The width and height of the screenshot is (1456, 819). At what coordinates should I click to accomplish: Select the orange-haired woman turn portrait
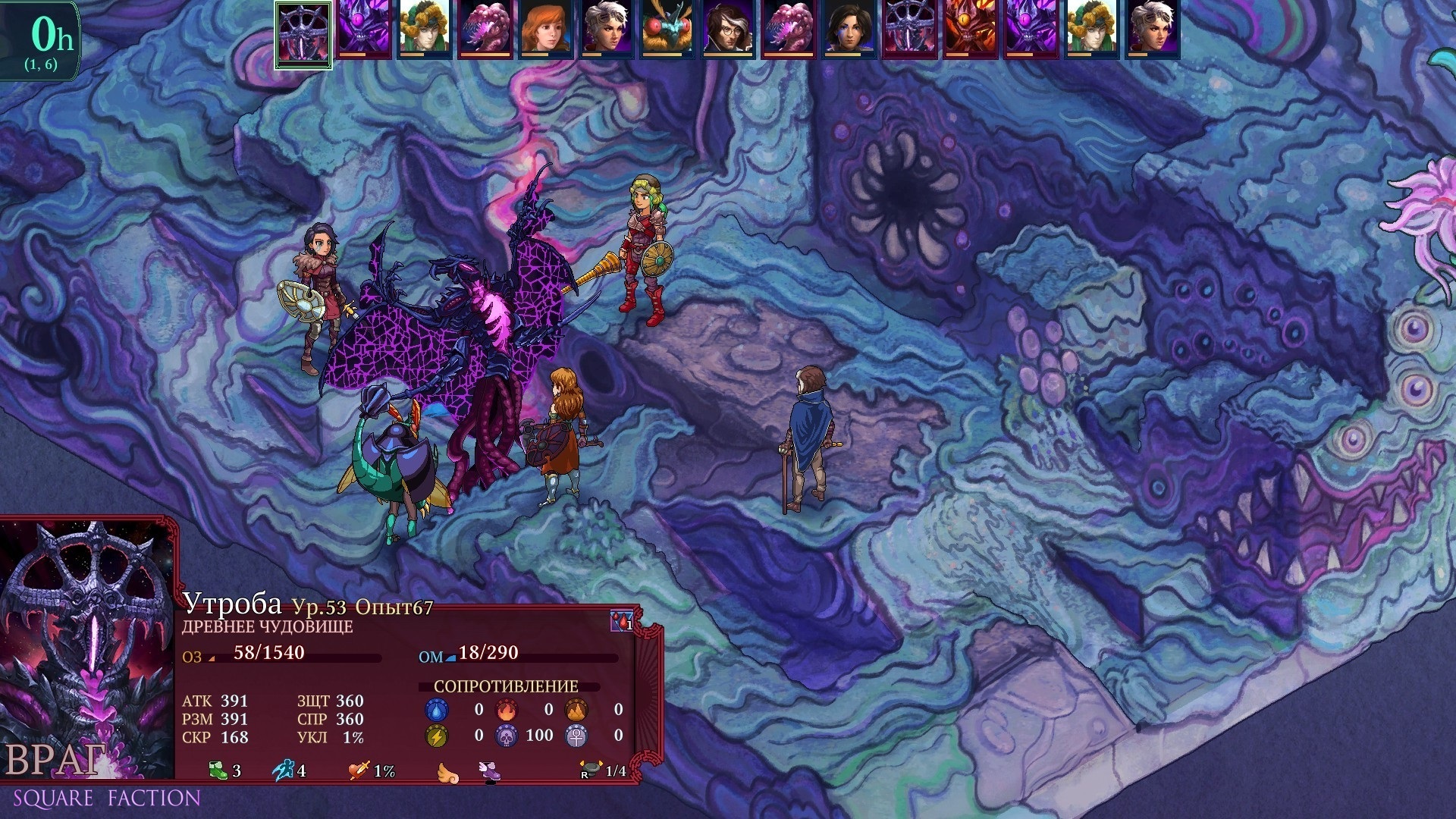pyautogui.click(x=545, y=30)
